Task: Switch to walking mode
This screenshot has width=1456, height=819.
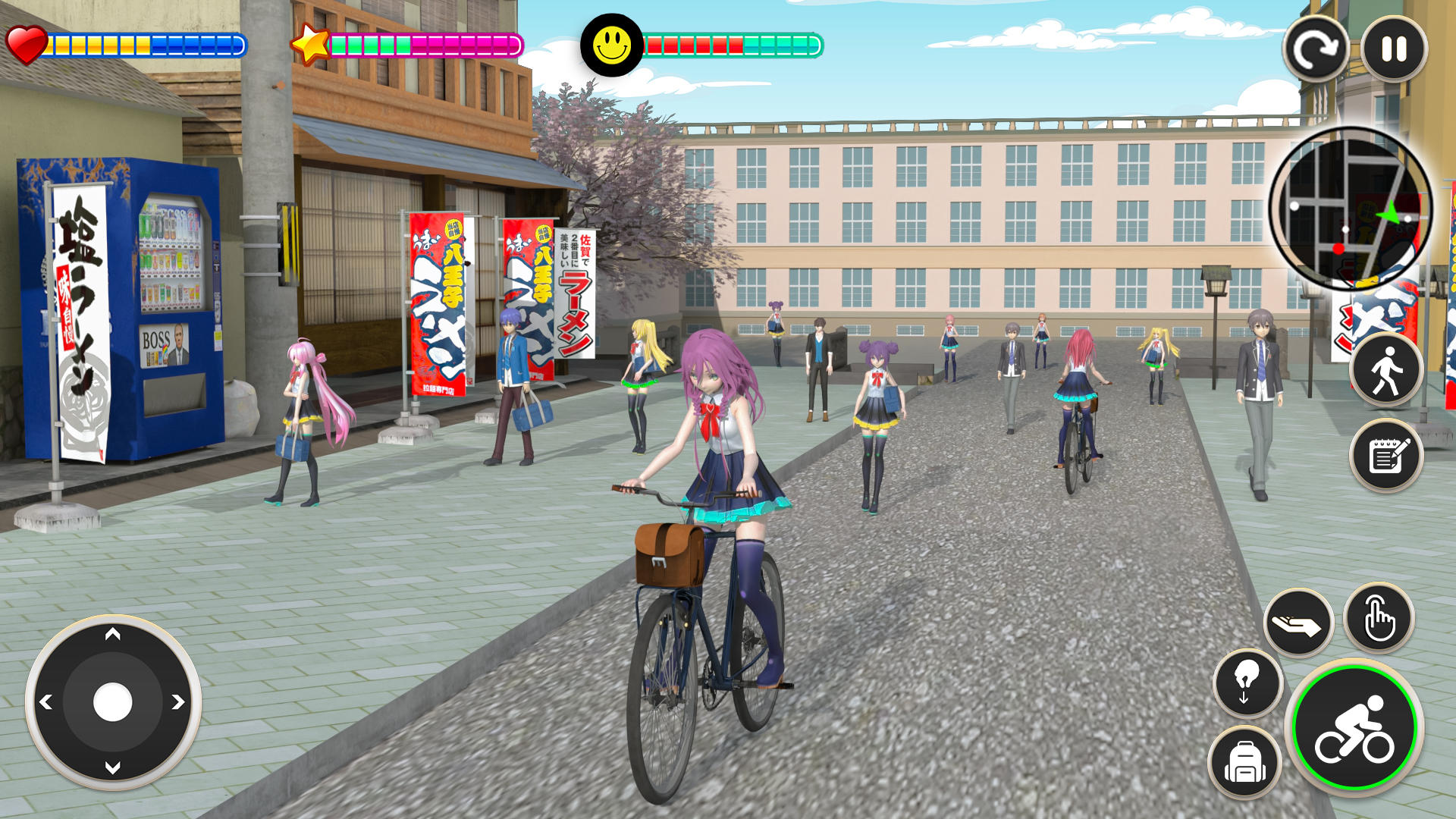Action: pos(1386,372)
